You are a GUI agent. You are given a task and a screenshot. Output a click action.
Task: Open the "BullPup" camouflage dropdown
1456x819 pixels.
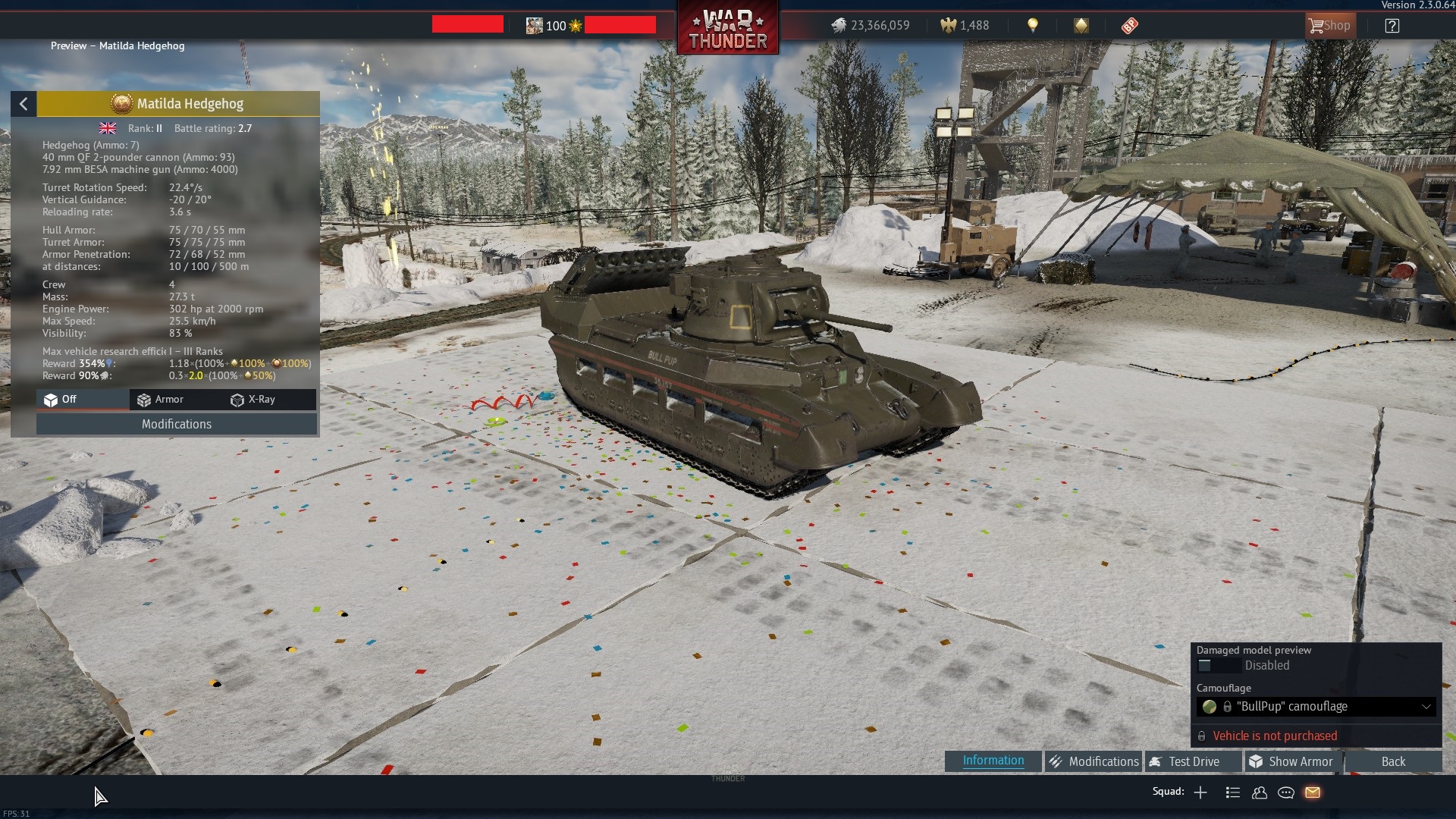pos(1316,707)
